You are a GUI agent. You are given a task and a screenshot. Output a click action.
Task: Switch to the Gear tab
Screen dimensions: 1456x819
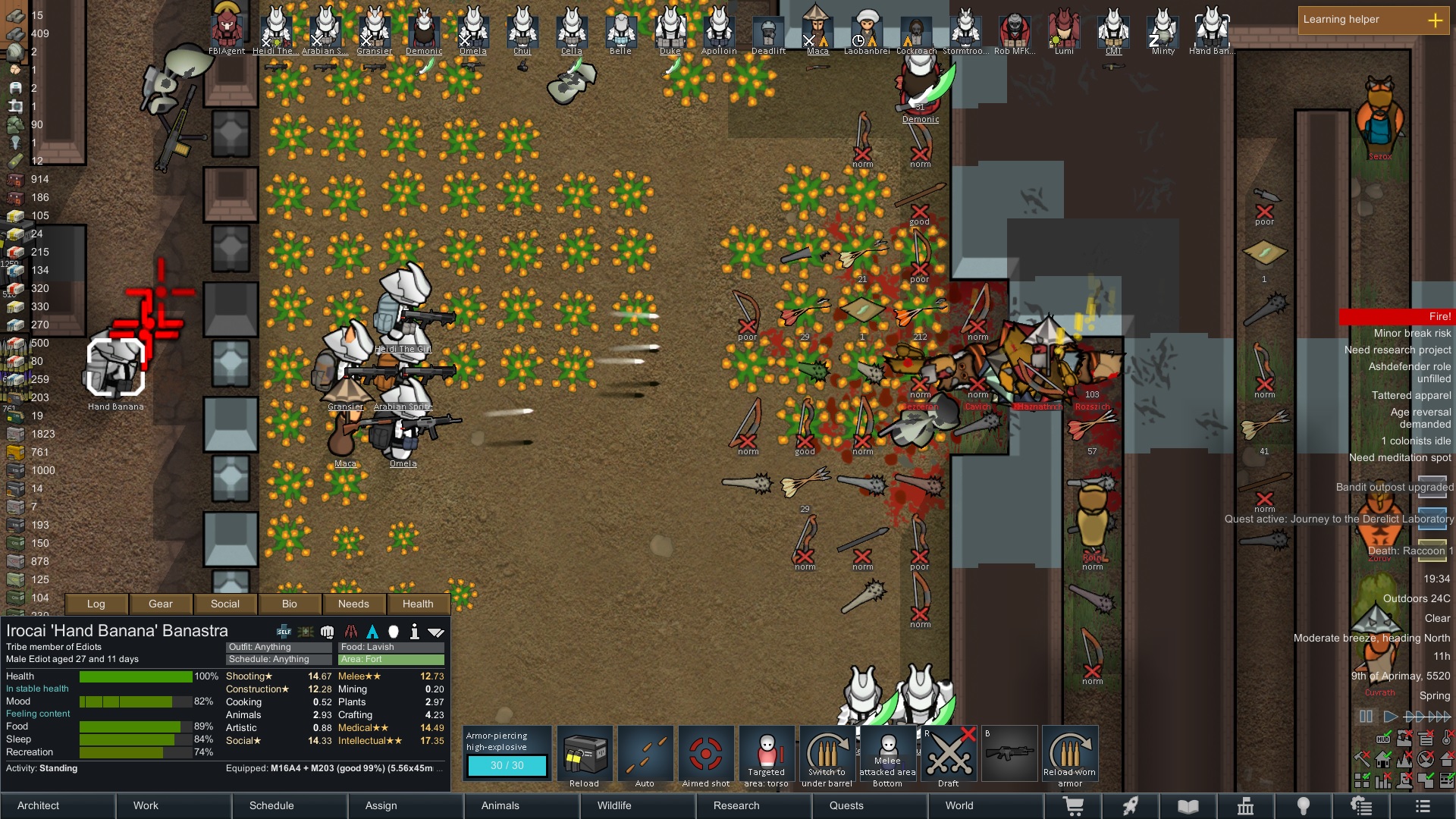161,604
